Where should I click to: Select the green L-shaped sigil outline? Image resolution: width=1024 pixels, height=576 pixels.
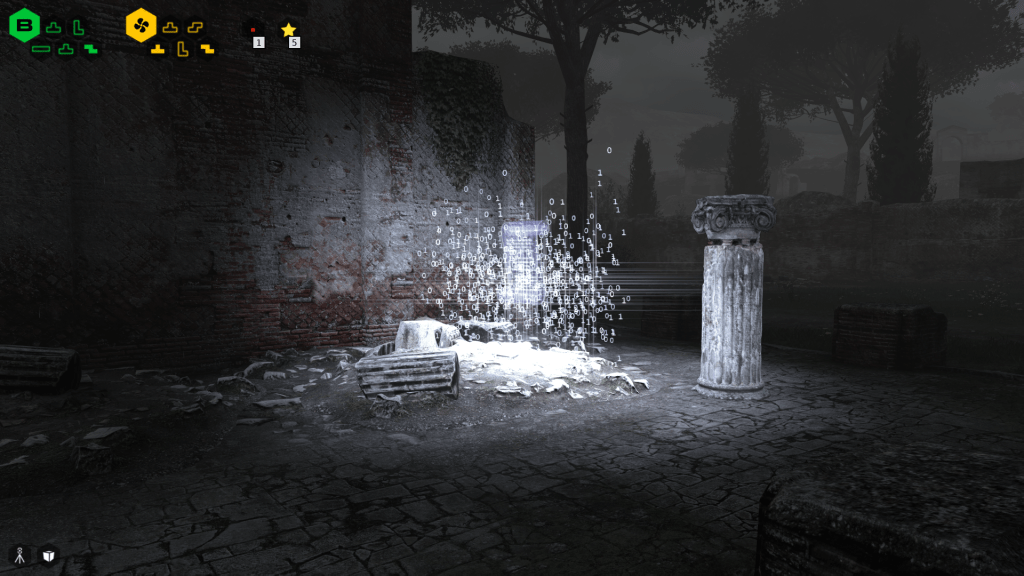click(78, 27)
